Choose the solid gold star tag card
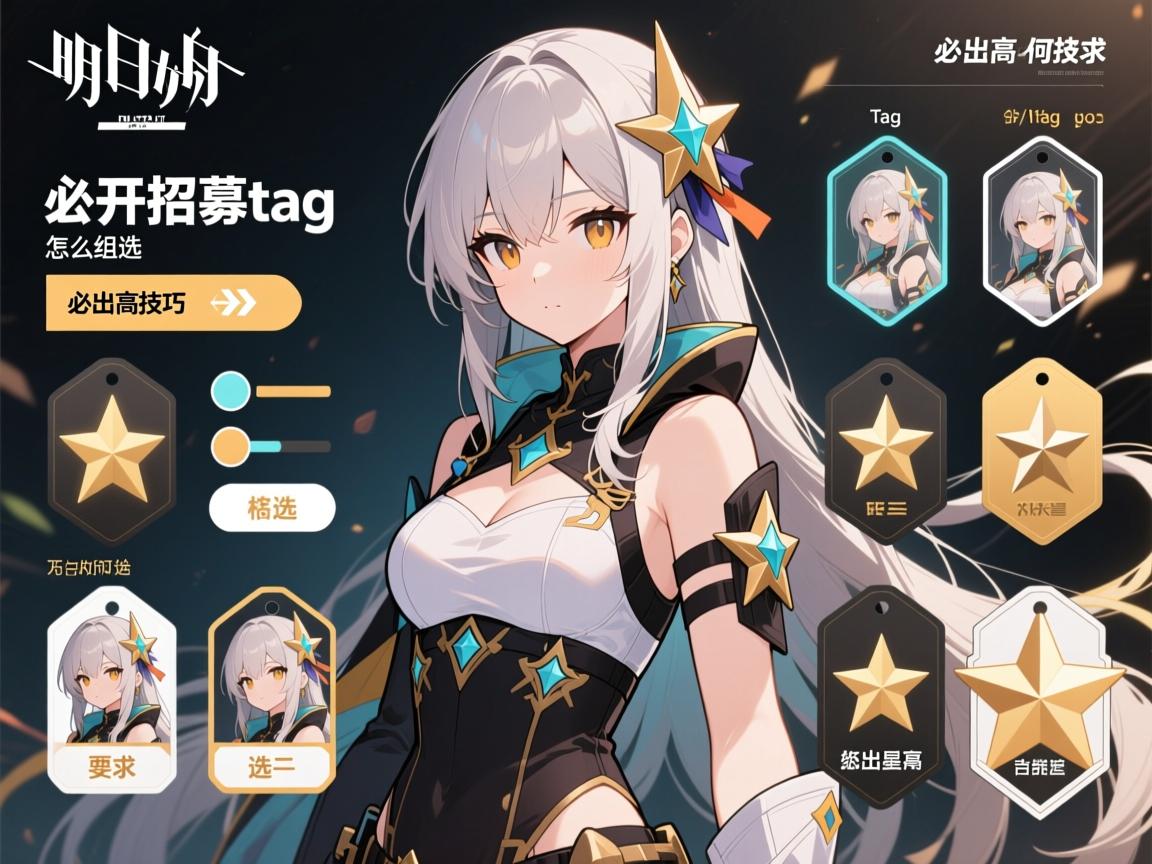 [1042, 450]
